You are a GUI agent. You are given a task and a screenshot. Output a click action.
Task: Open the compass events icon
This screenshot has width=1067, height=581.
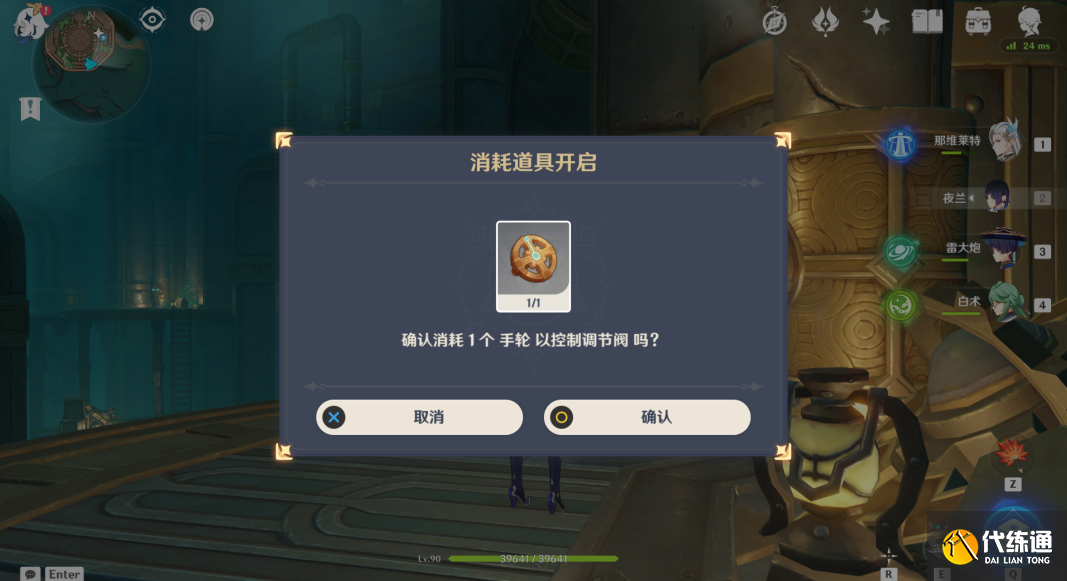point(775,21)
